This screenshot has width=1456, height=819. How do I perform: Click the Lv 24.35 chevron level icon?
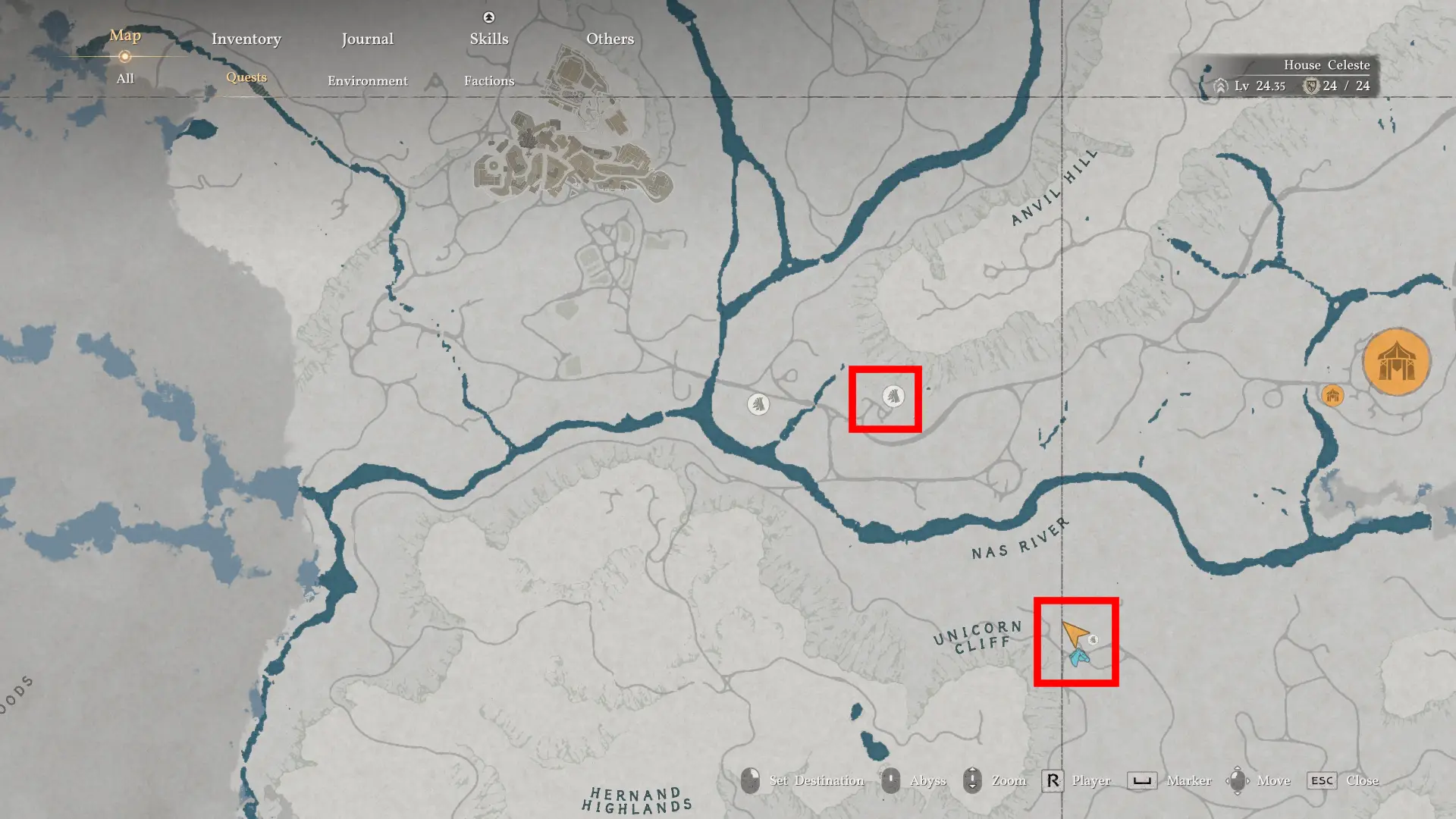pos(1219,86)
